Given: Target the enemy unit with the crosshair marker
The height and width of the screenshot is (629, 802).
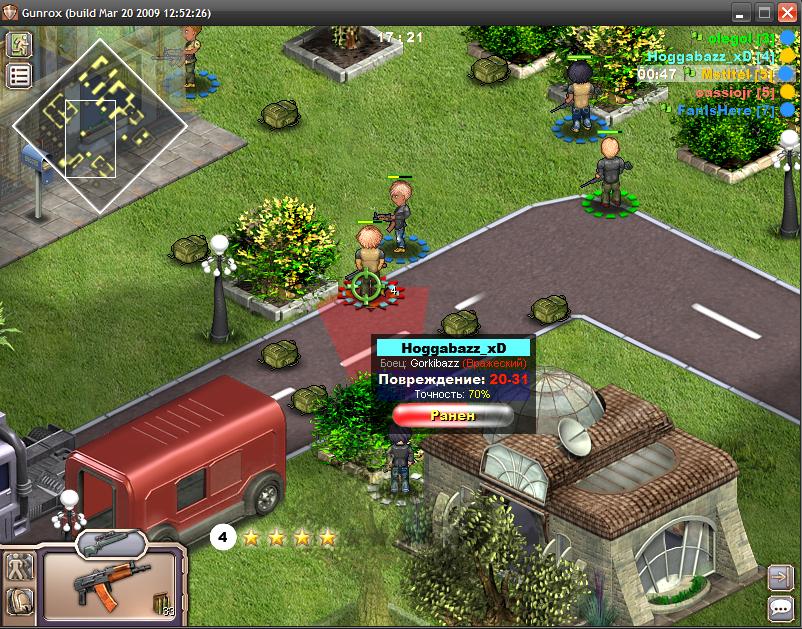Looking at the screenshot, I should tap(366, 286).
